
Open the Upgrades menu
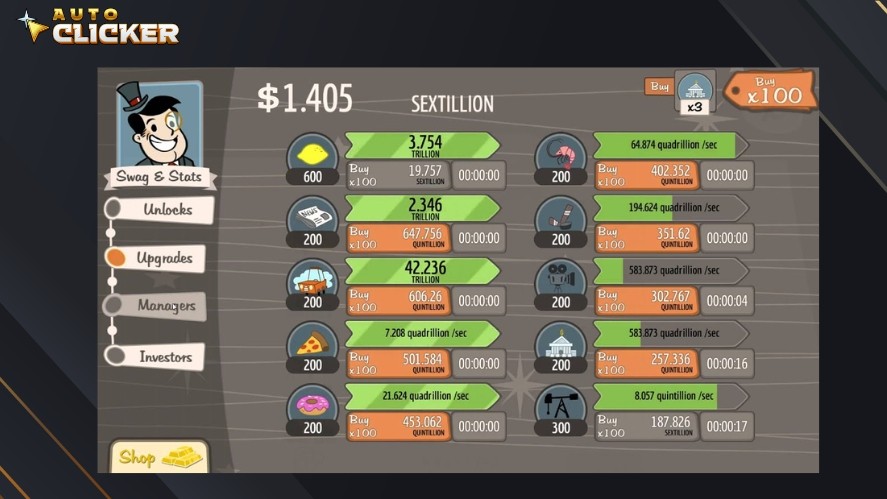click(x=163, y=258)
